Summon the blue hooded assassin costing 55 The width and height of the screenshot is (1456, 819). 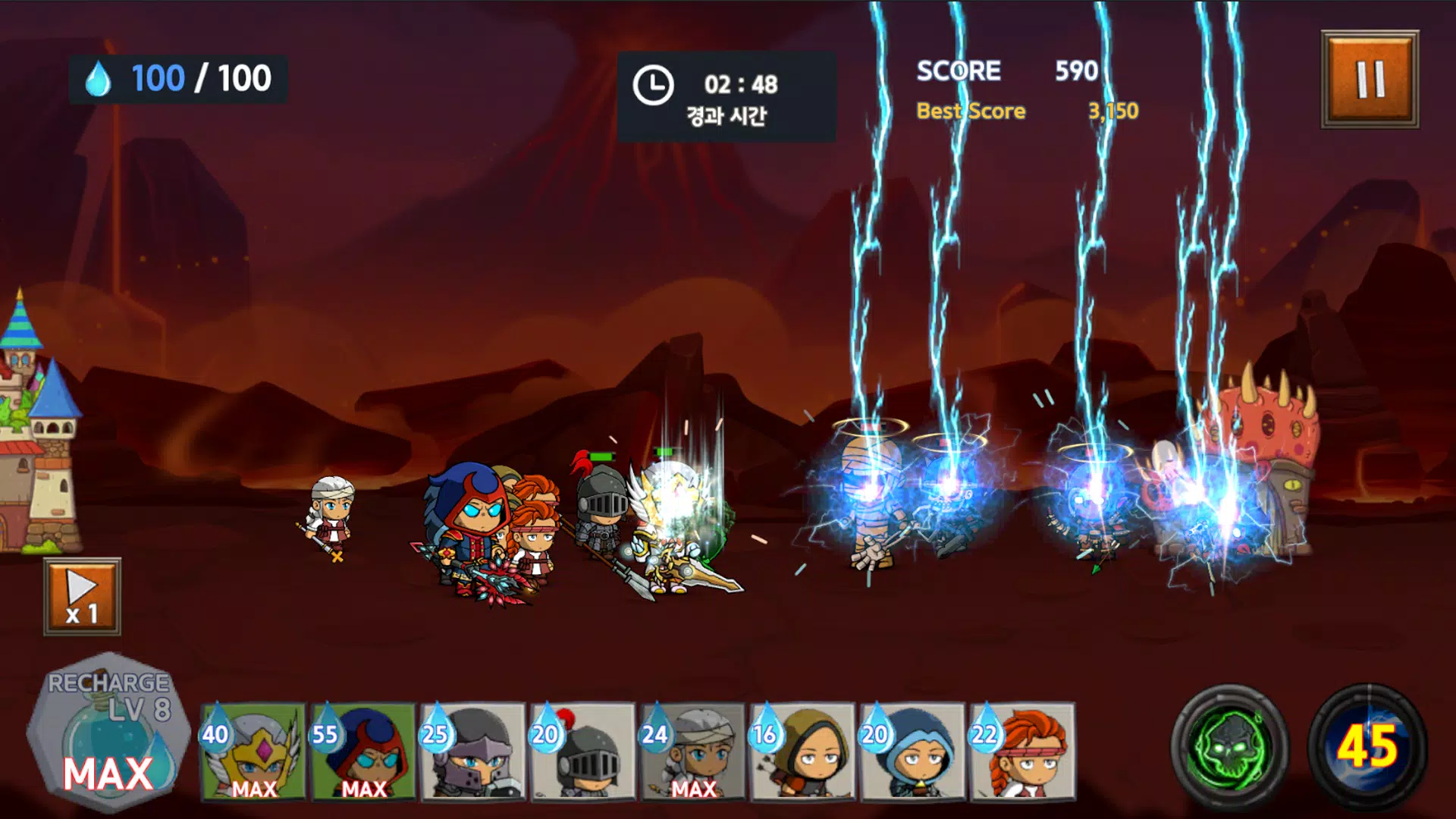tap(364, 752)
